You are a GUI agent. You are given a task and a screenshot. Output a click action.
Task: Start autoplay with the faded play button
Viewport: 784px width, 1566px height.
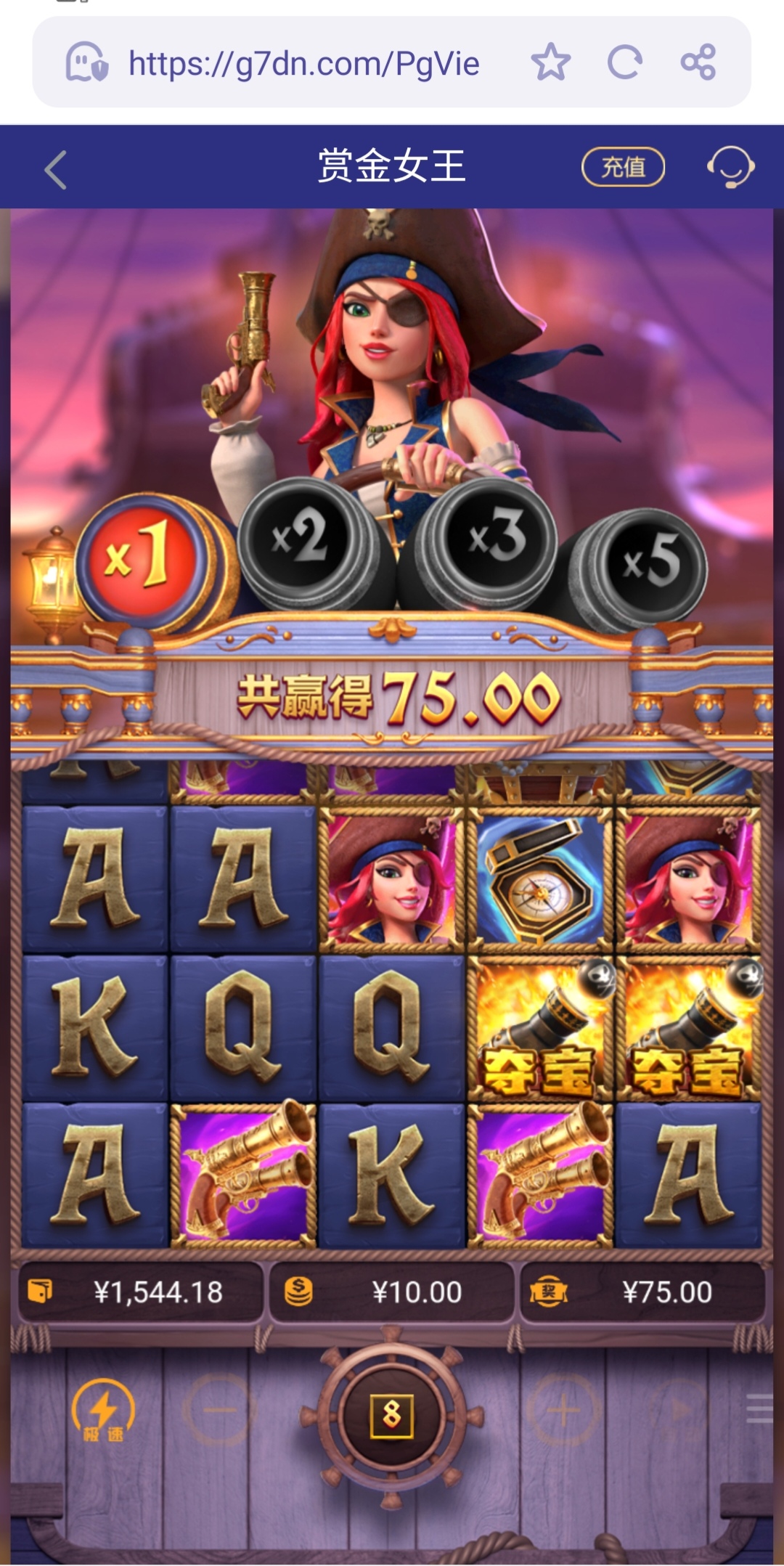[680, 1411]
